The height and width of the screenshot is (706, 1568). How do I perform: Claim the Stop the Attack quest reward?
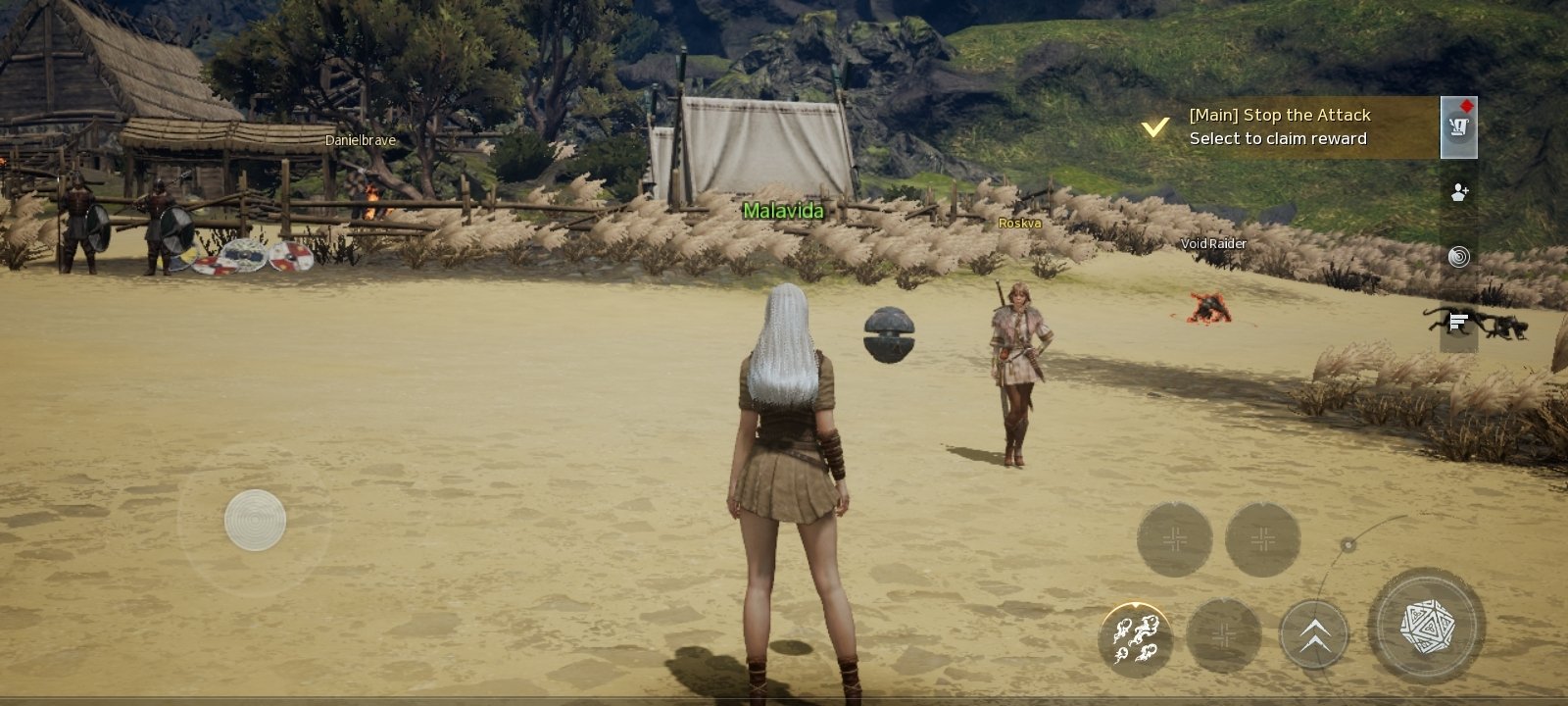tap(1279, 127)
